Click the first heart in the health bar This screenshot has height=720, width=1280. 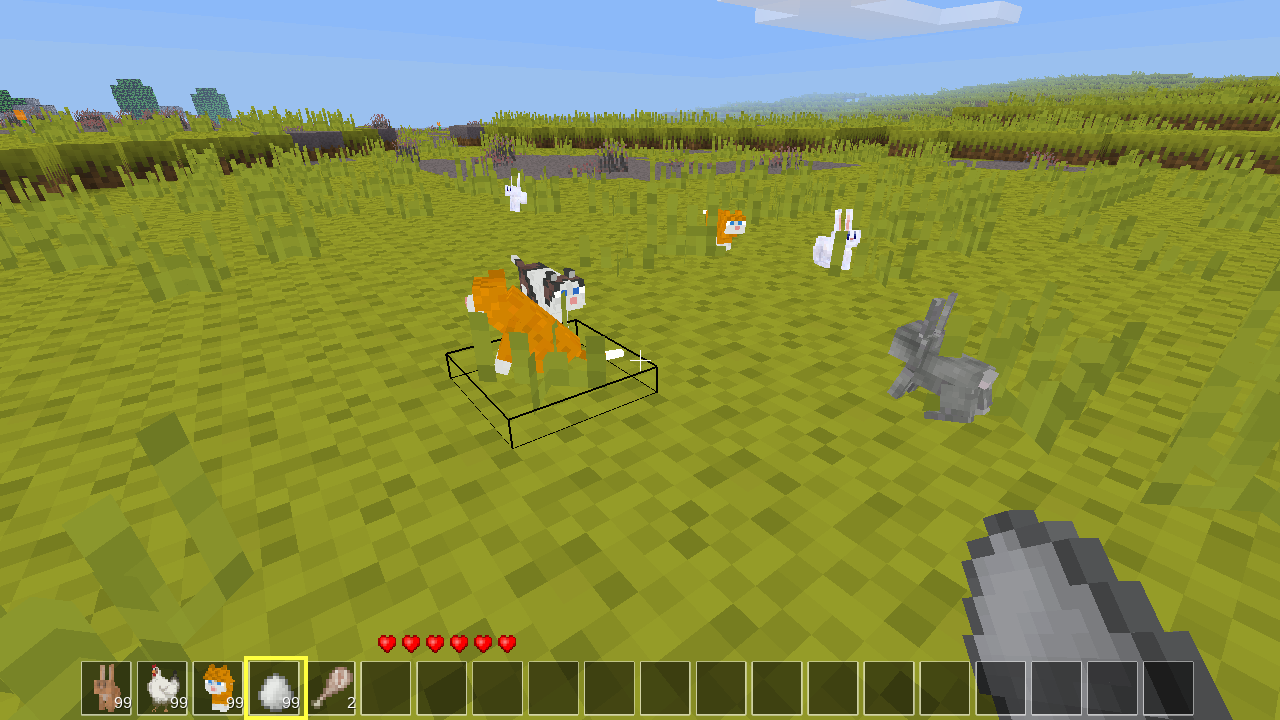(385, 644)
